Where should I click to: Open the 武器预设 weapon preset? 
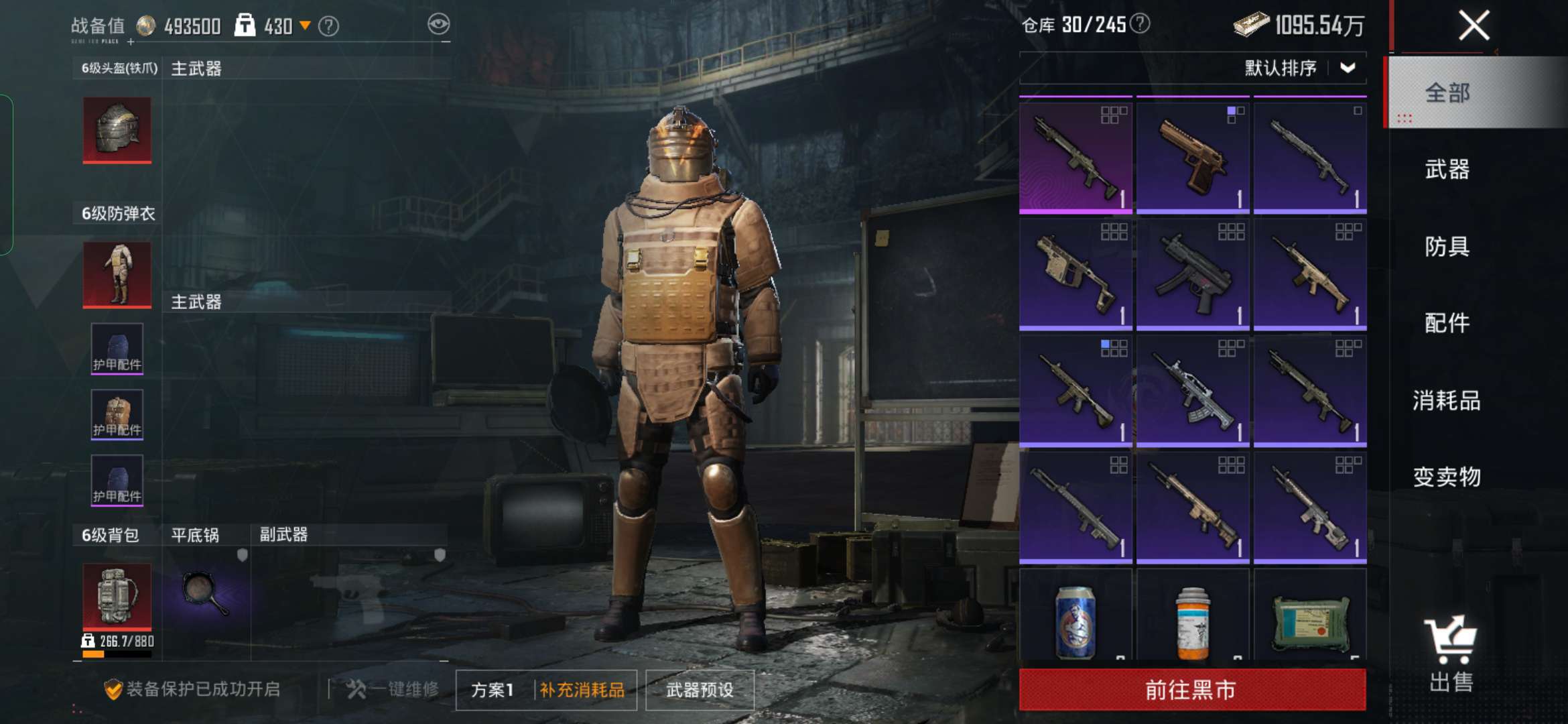click(x=700, y=690)
